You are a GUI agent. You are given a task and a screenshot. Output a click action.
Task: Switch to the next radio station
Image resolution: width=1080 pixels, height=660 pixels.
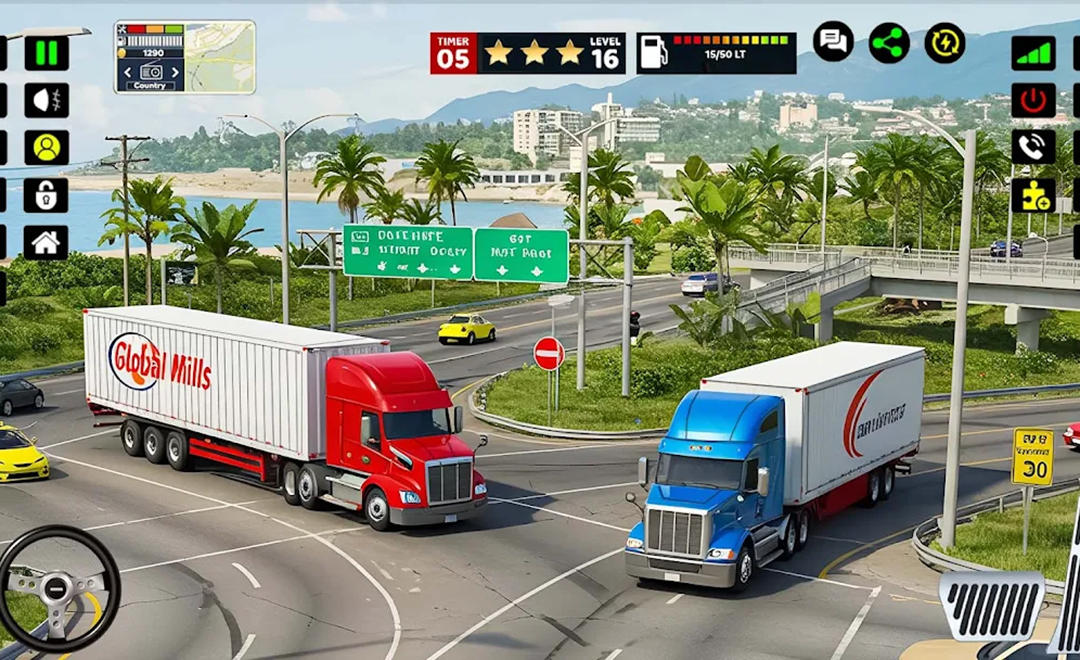pos(176,72)
